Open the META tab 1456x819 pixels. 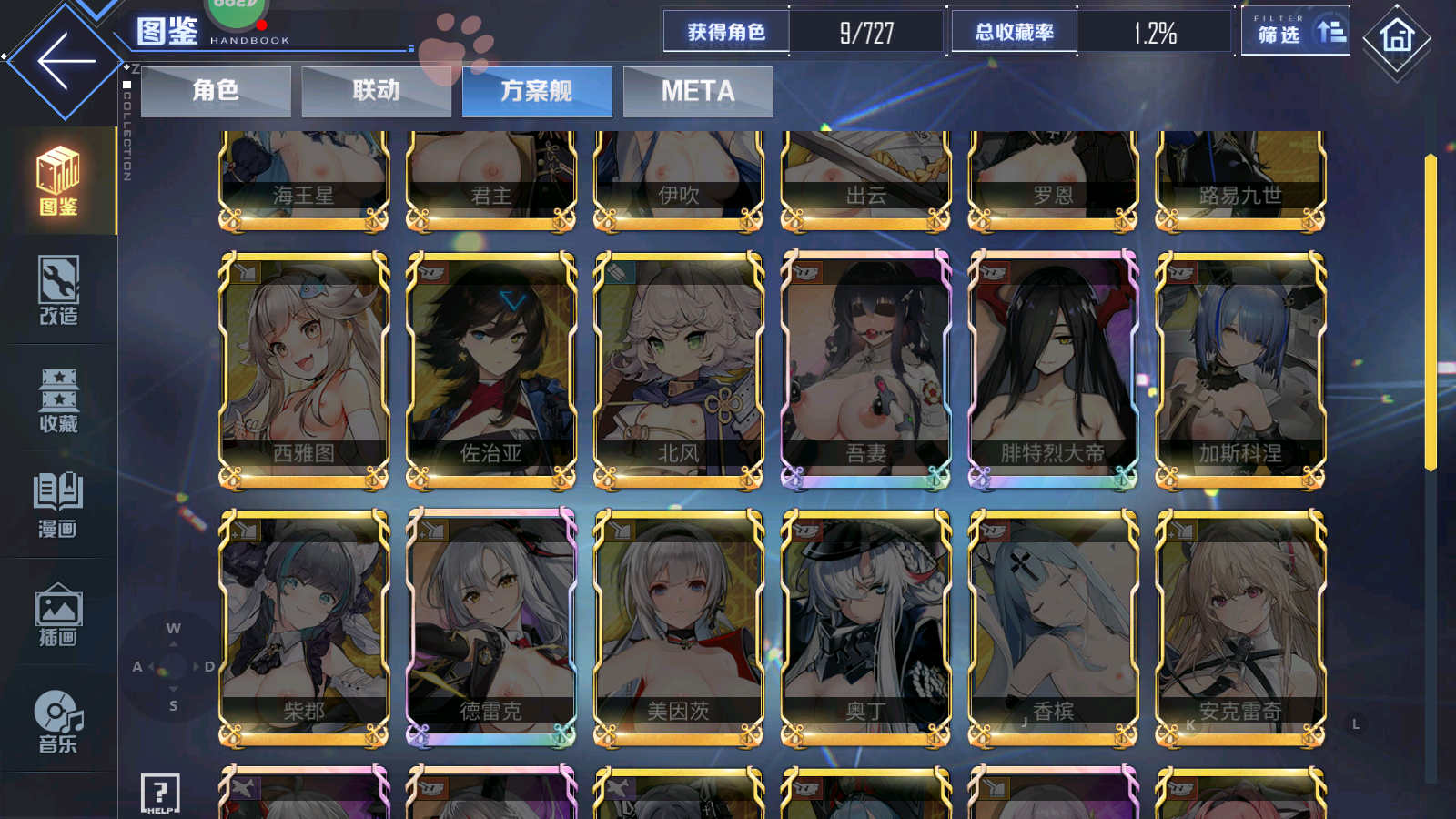tap(698, 91)
